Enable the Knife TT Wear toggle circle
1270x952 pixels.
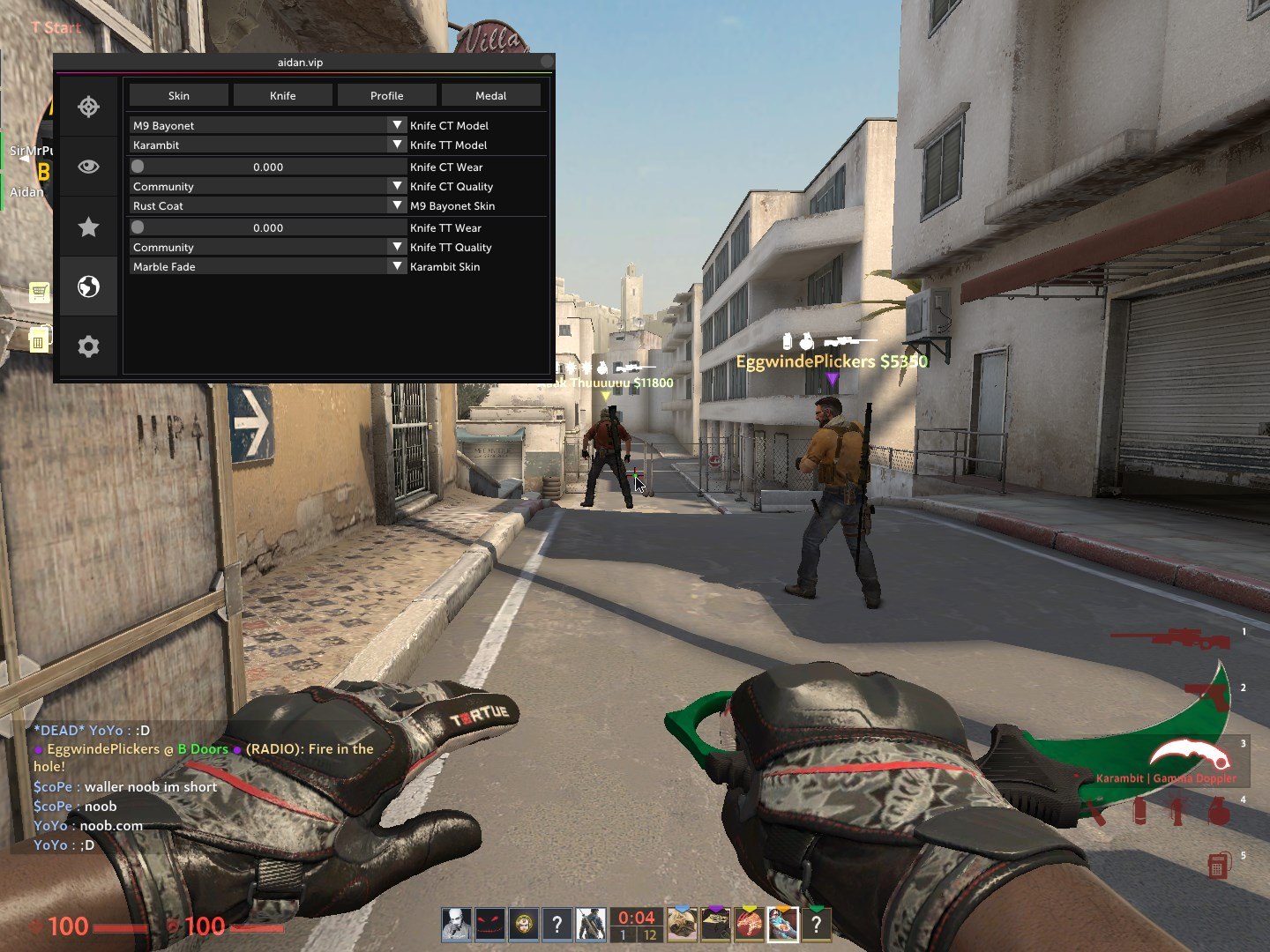coord(137,226)
